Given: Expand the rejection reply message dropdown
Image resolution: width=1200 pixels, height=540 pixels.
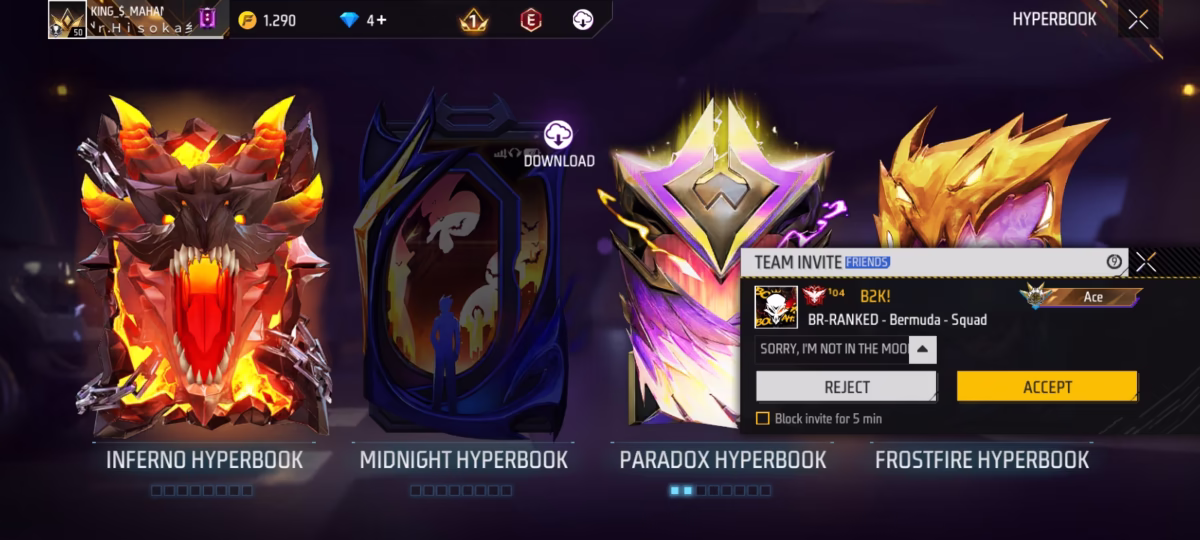Looking at the screenshot, I should click(922, 349).
